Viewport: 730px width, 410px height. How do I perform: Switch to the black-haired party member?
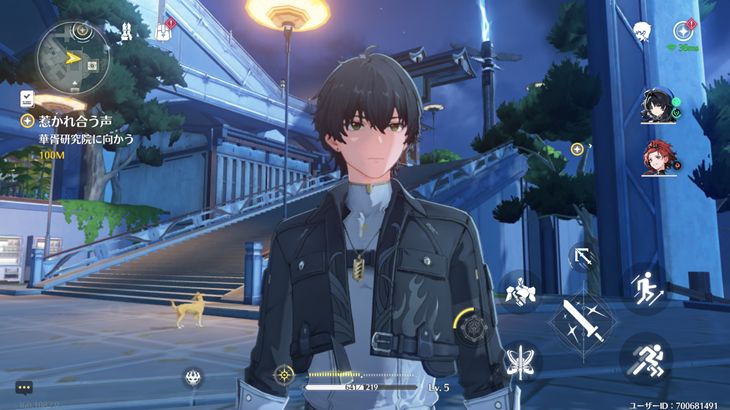click(658, 106)
